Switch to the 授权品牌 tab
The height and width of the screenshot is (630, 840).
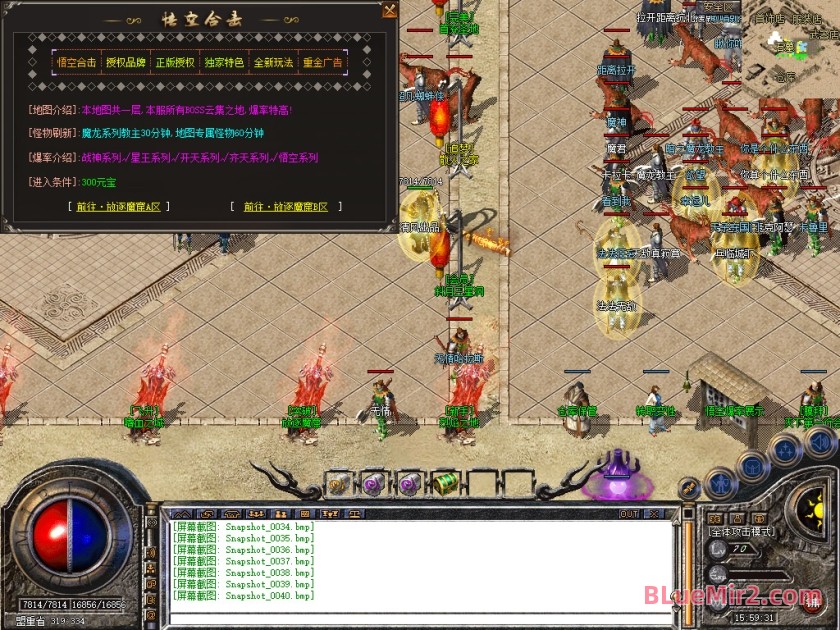(126, 62)
